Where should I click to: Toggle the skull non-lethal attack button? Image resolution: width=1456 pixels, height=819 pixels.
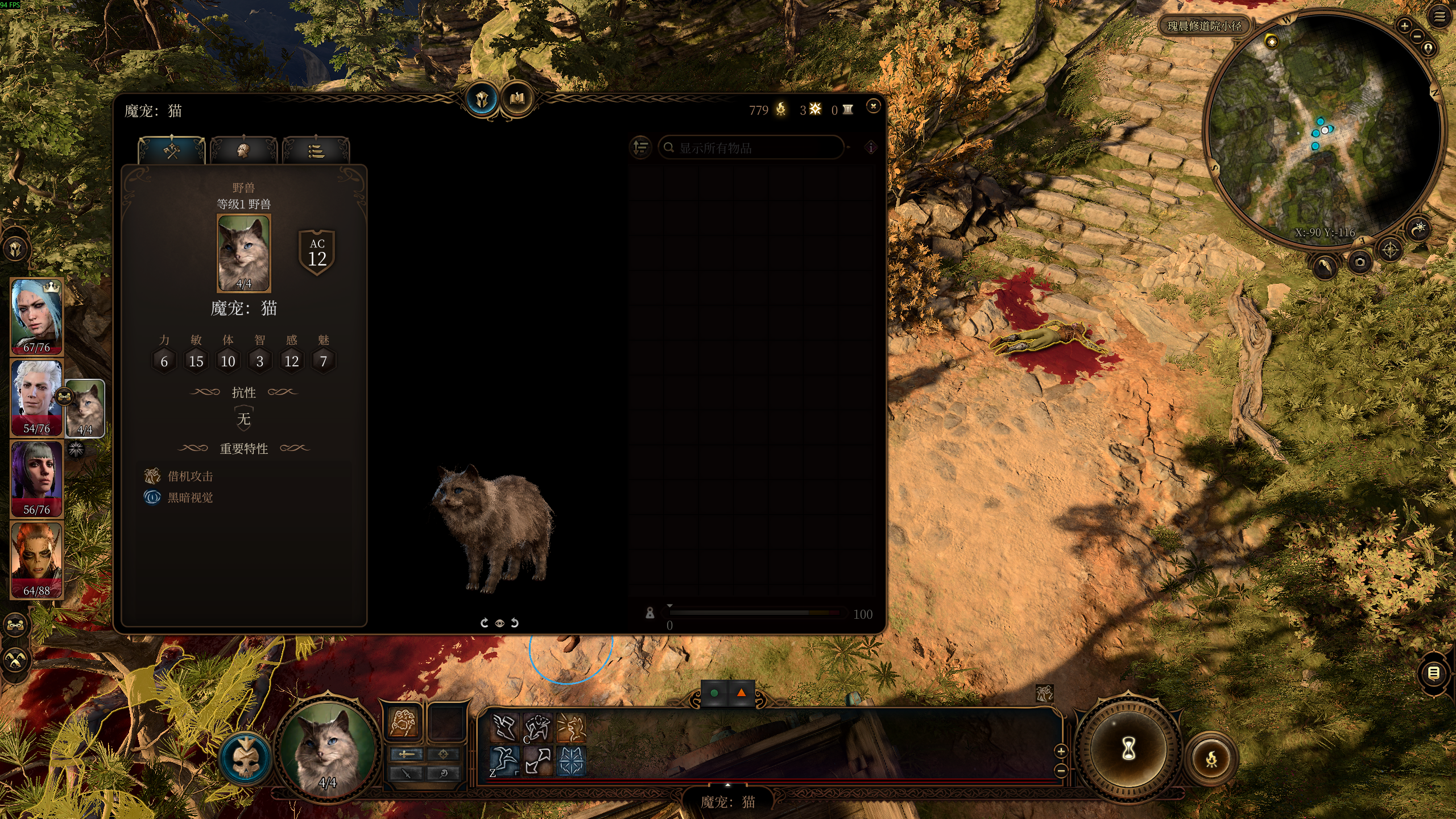pos(246,759)
